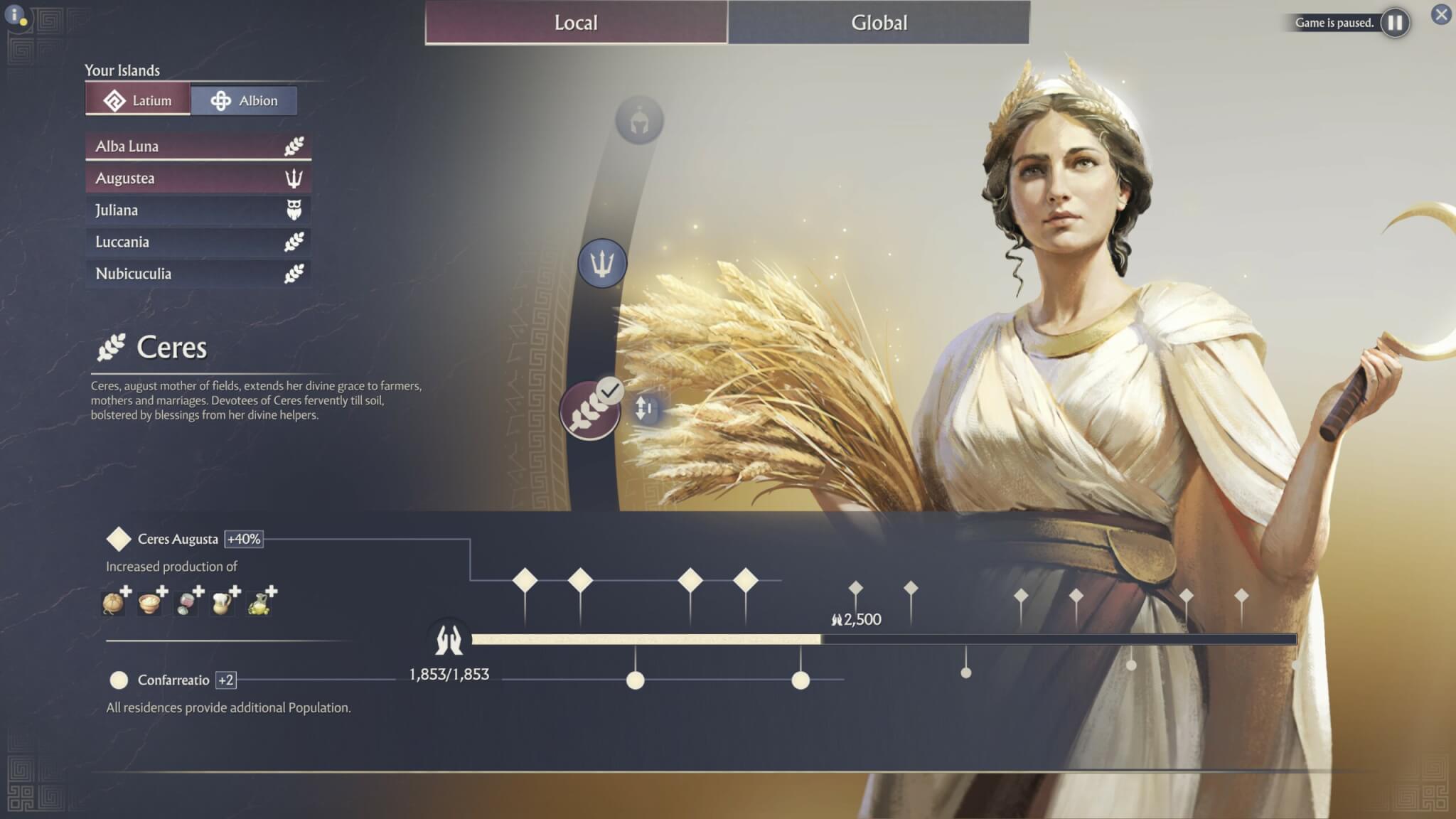Click the swap arrows beside Ceres icon
The width and height of the screenshot is (1456, 819).
click(x=644, y=409)
